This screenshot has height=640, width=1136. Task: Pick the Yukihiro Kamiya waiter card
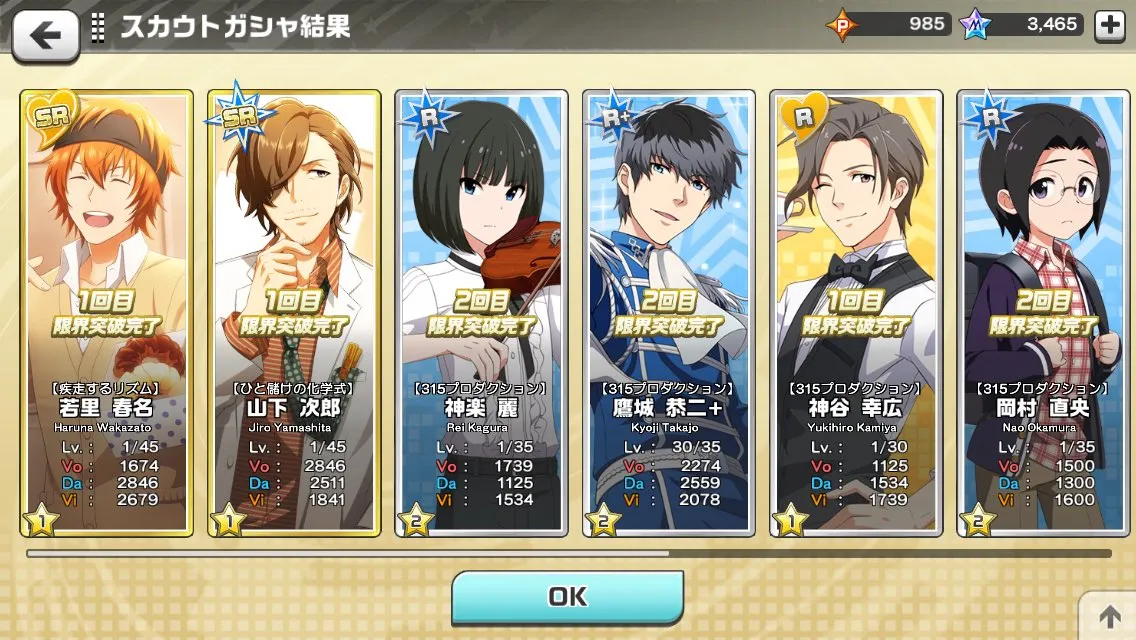click(856, 312)
